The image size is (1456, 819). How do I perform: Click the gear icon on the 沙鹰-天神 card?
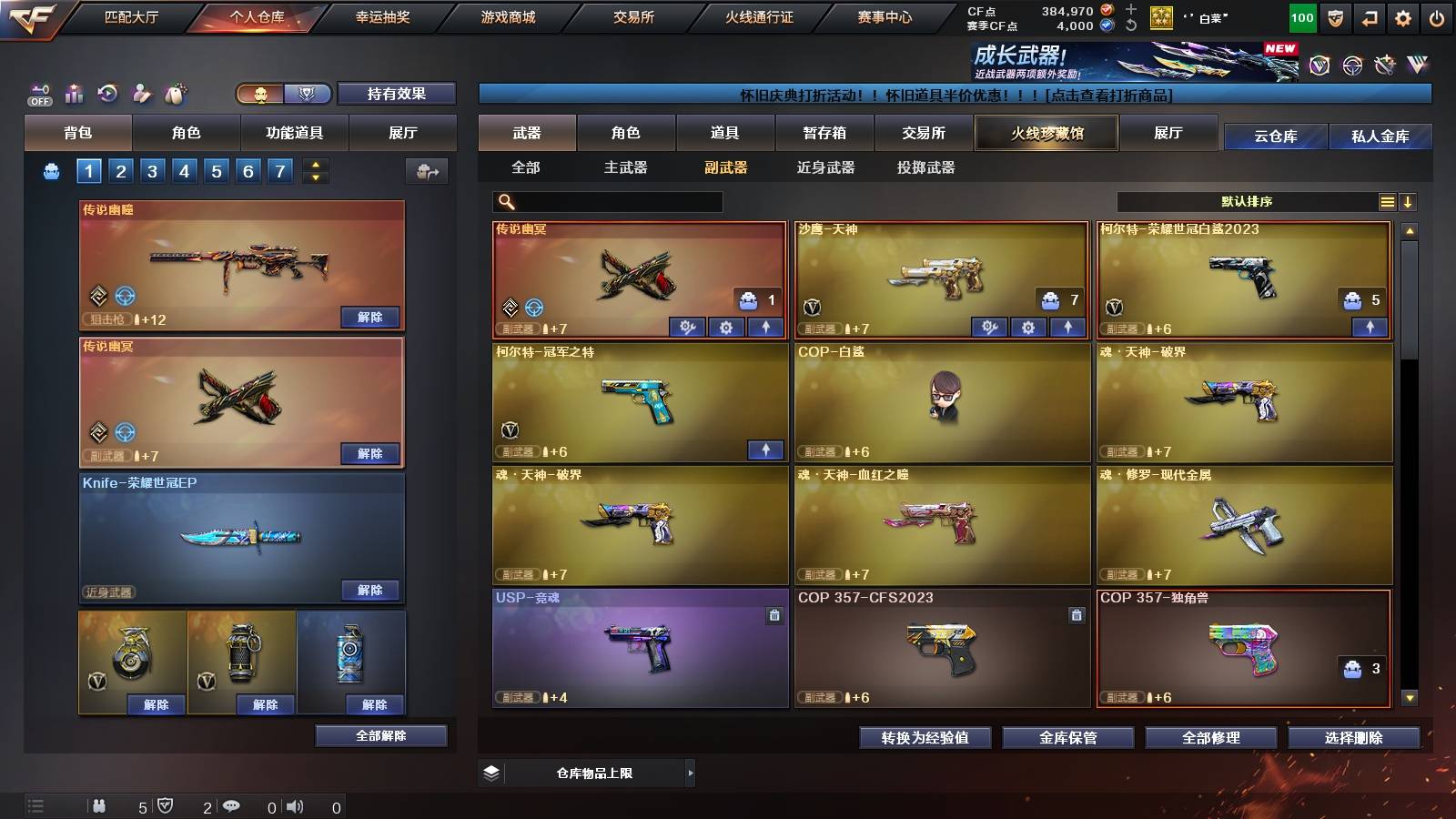[x=1028, y=326]
